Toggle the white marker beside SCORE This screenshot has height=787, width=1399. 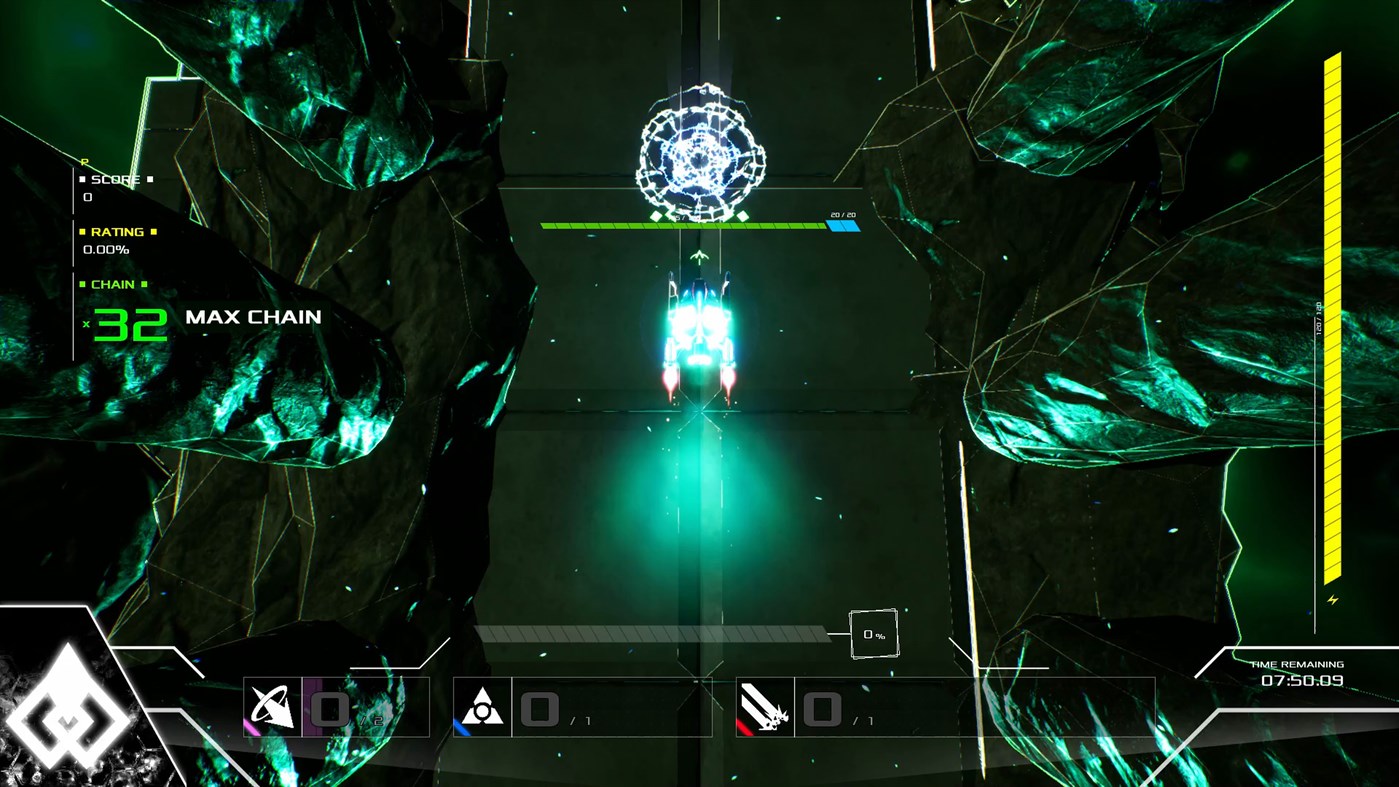tap(82, 180)
